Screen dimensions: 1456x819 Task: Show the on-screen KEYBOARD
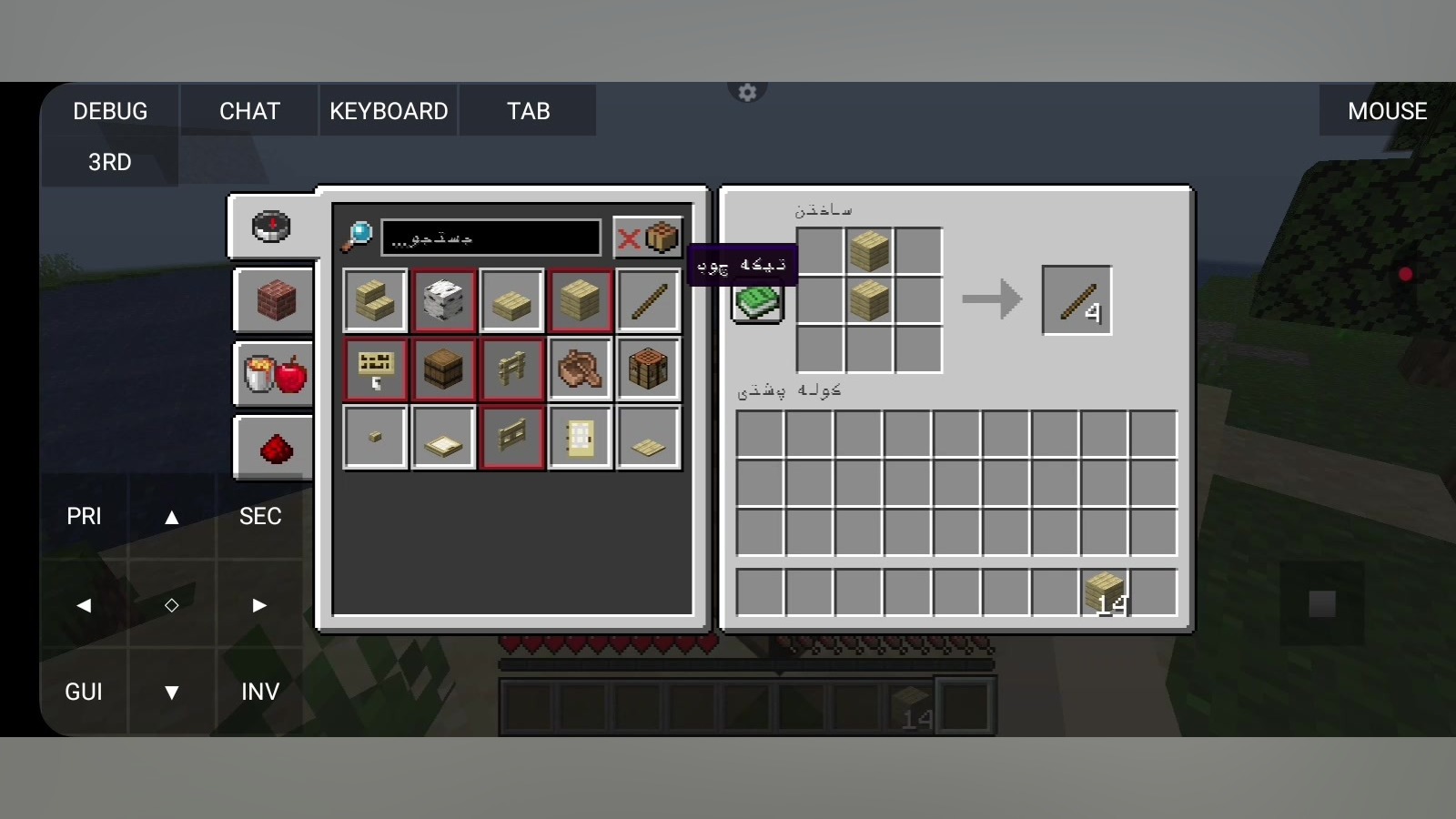[389, 111]
